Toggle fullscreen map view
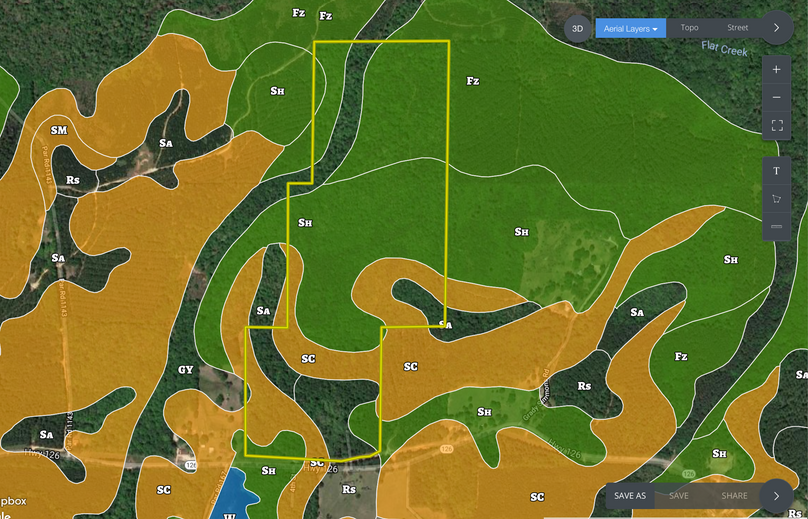The image size is (808, 519). coord(777,125)
